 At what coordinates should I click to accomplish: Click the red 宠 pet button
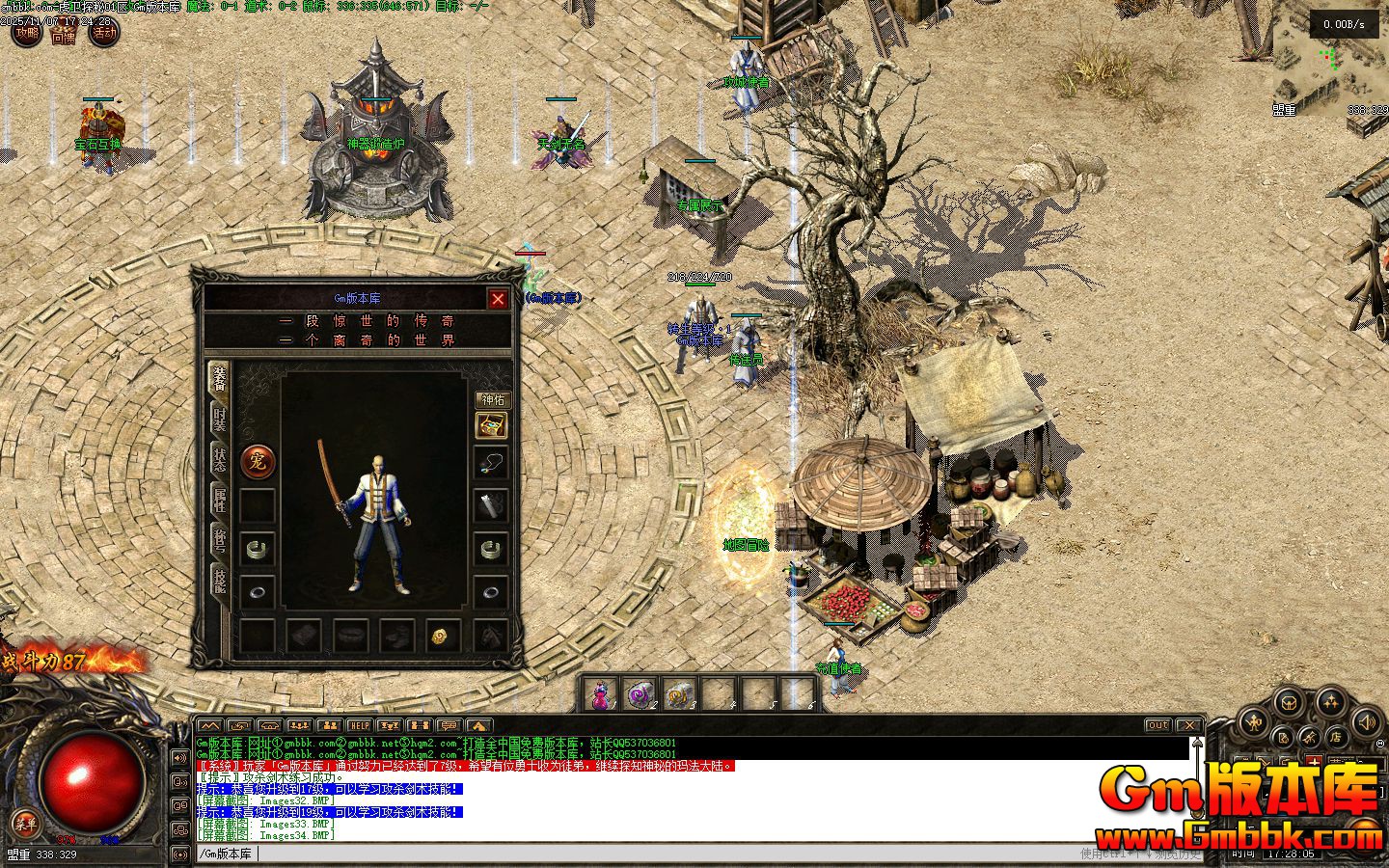click(258, 462)
